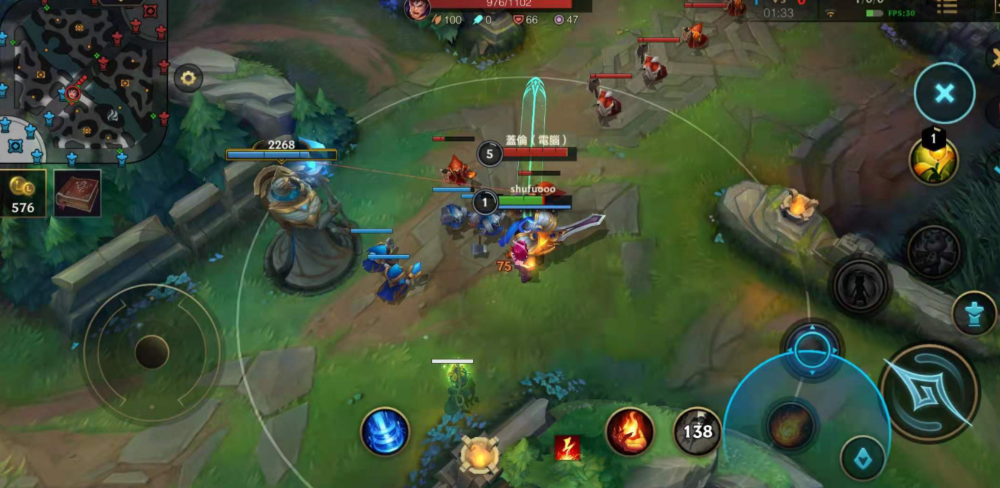
Task: Open the minimap
Action: tap(82, 80)
